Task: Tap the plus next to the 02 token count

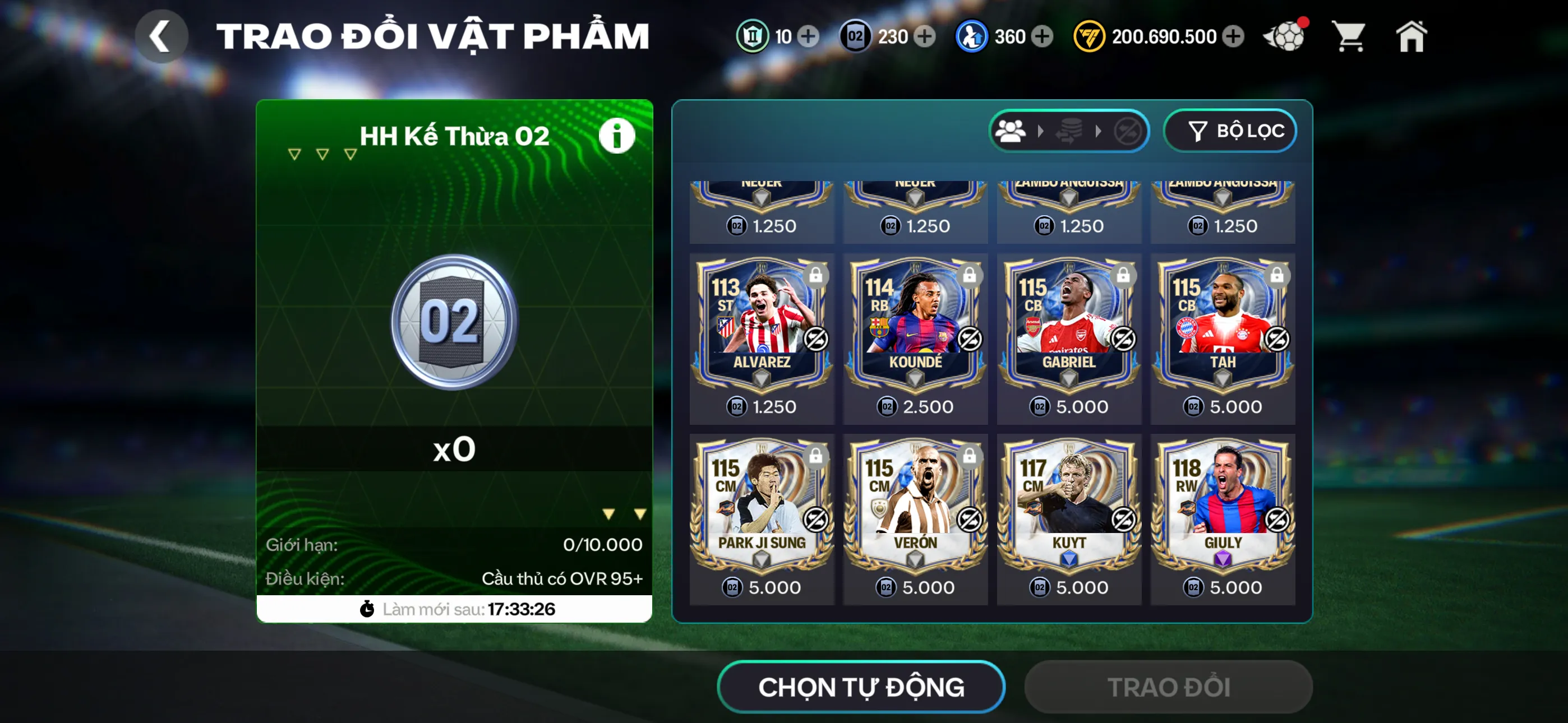Action: pos(926,36)
